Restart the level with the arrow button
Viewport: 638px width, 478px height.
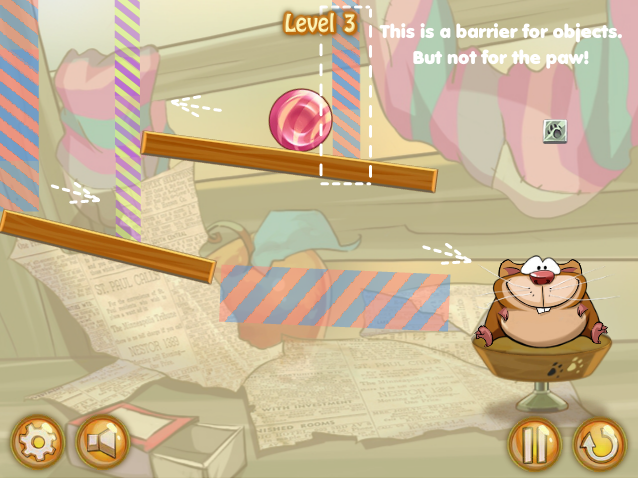(599, 443)
